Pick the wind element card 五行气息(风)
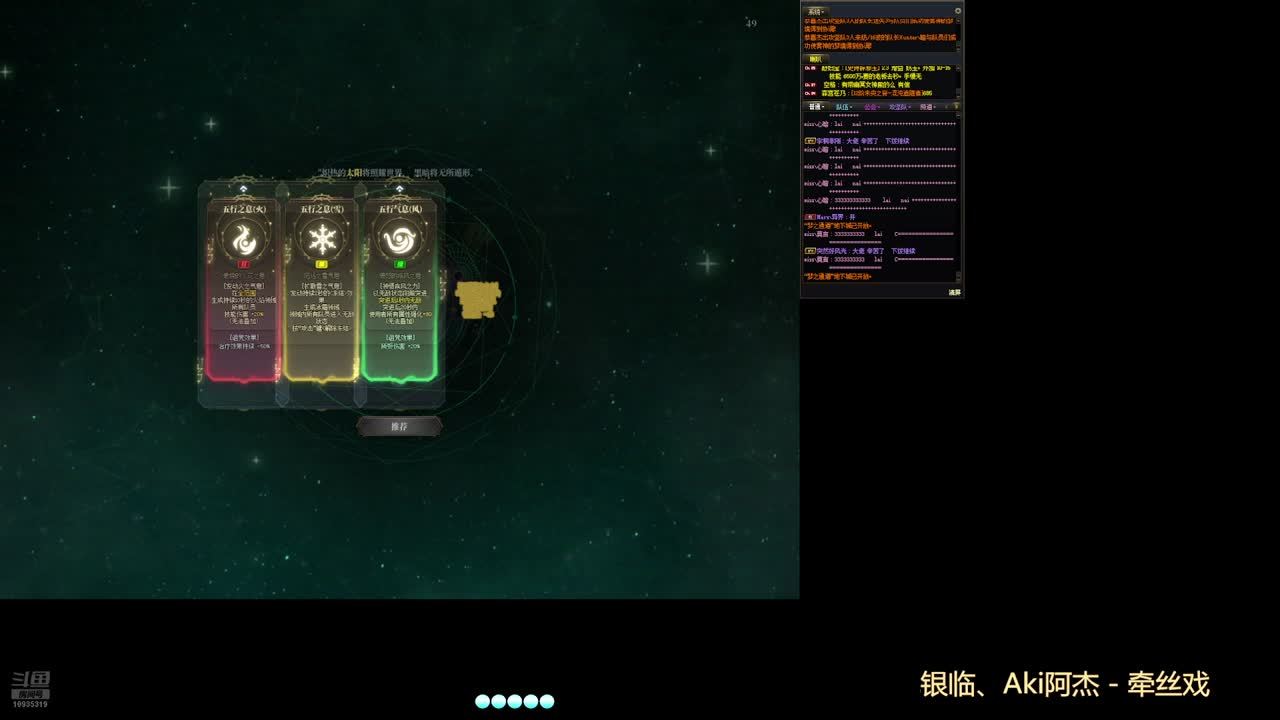Image resolution: width=1280 pixels, height=720 pixels. coord(399,290)
